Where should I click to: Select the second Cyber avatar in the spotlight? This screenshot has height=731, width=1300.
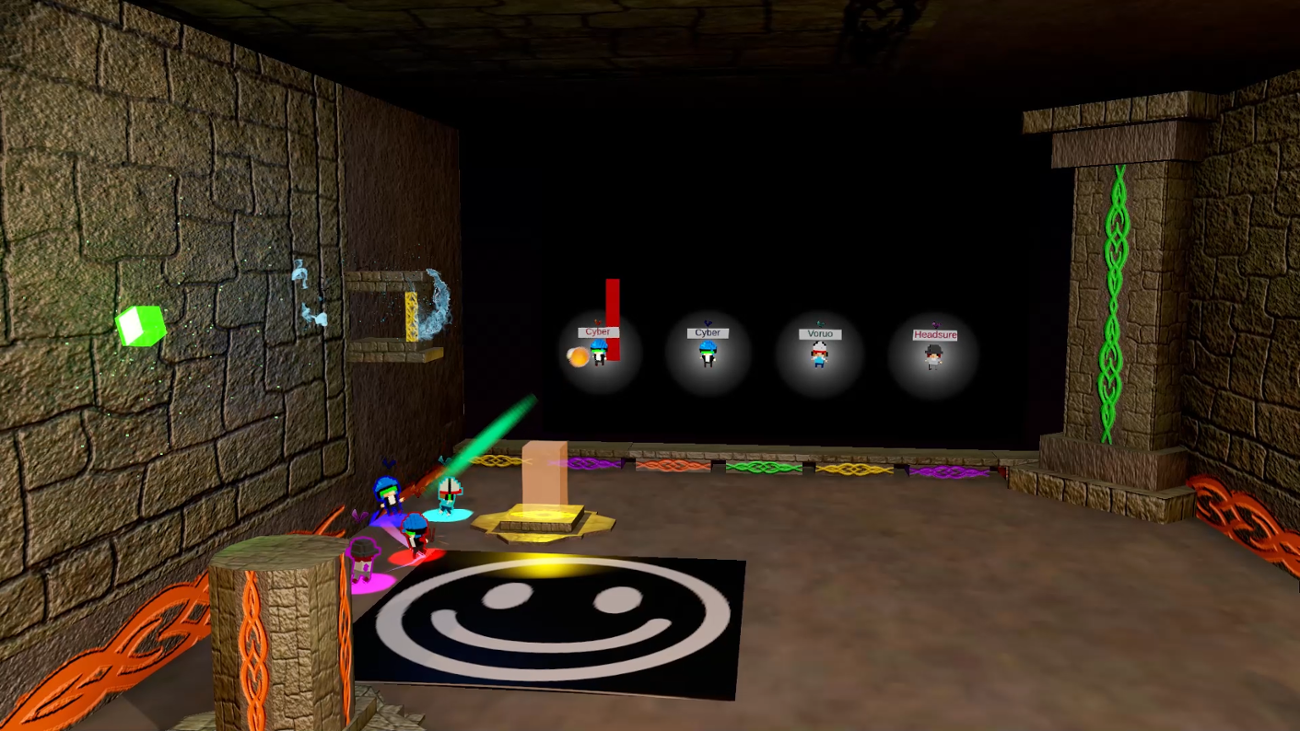pos(709,353)
